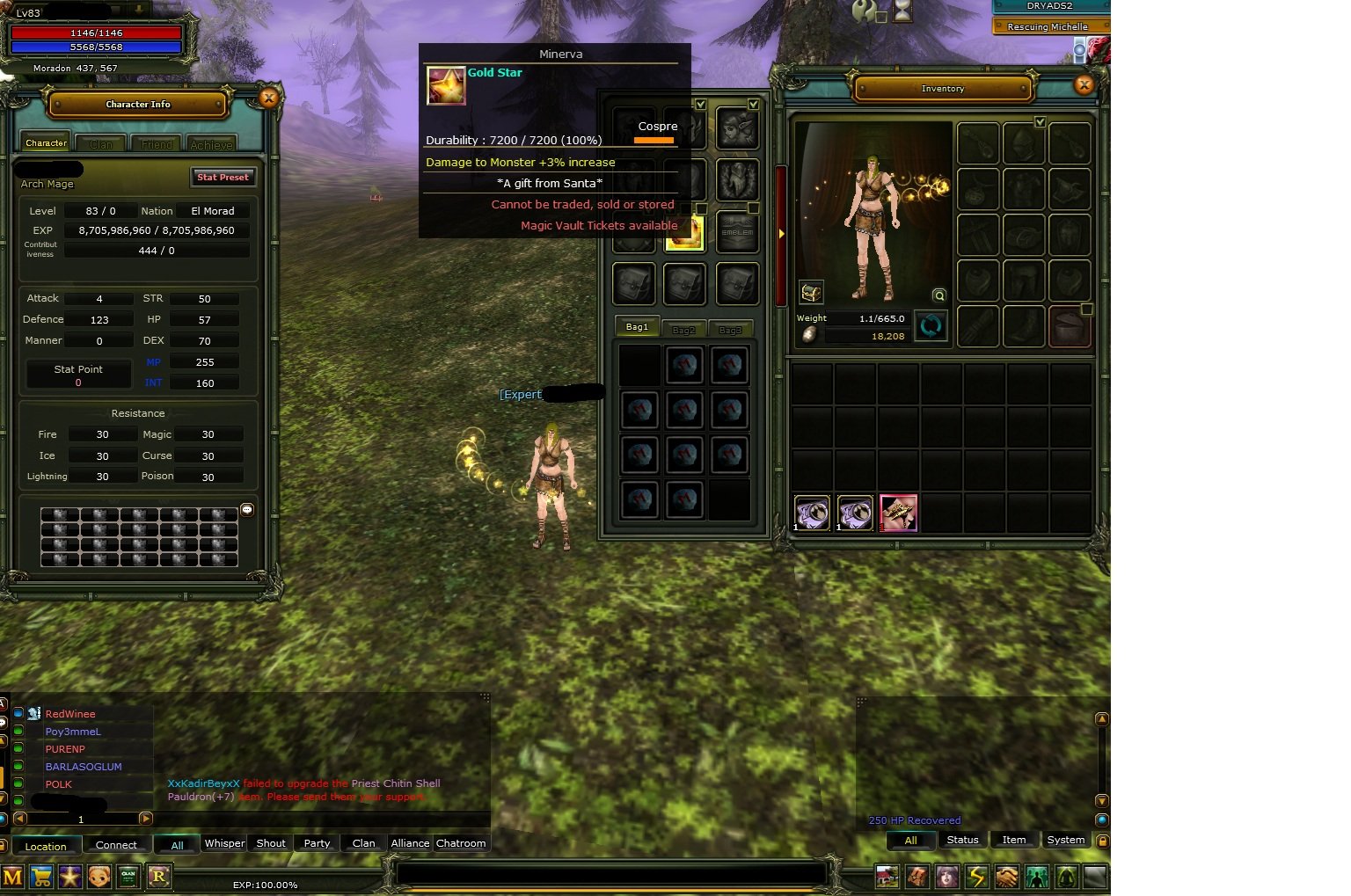Select the pink item thumbnail in Inventory
This screenshot has height=896, width=1351.
[898, 513]
